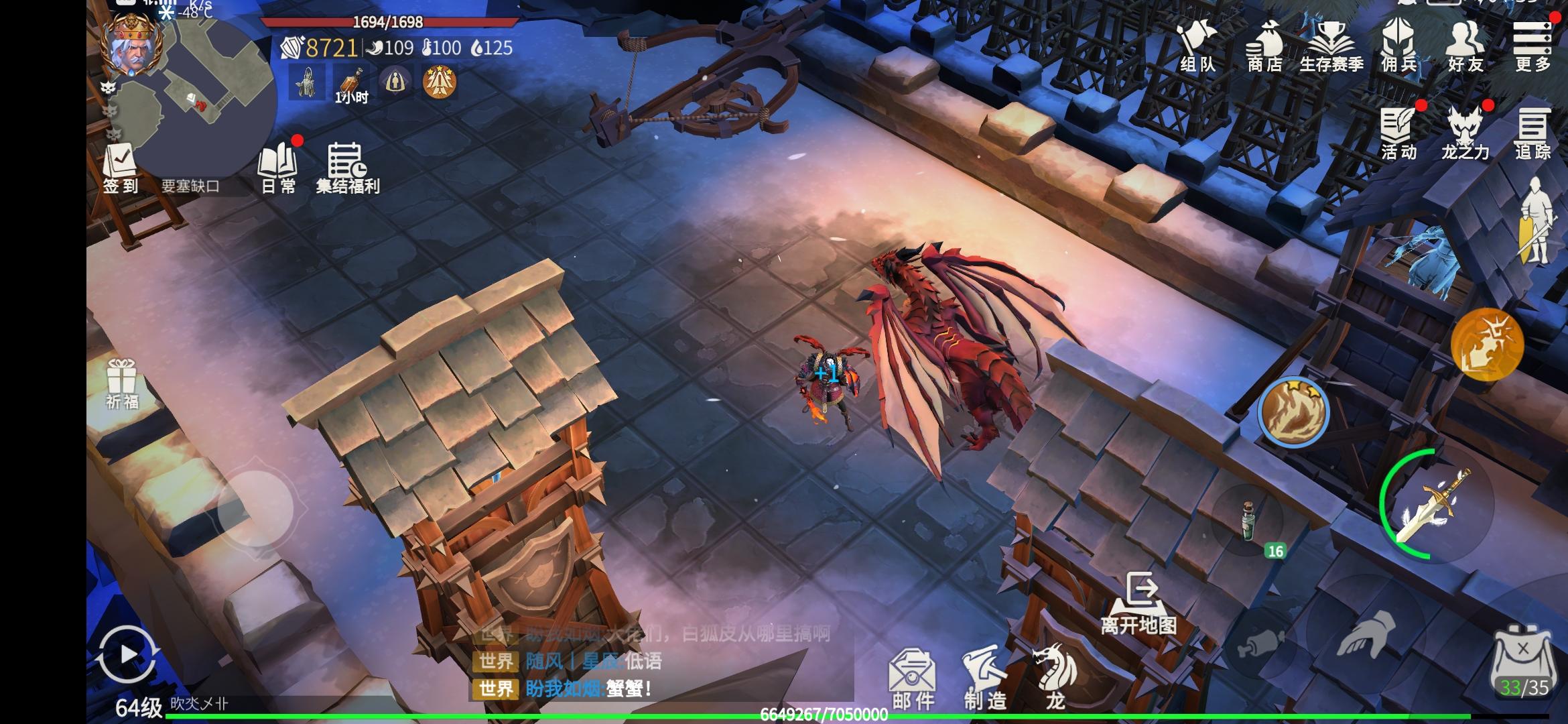Open the 龙之力 dragon power menu

coord(1465,134)
